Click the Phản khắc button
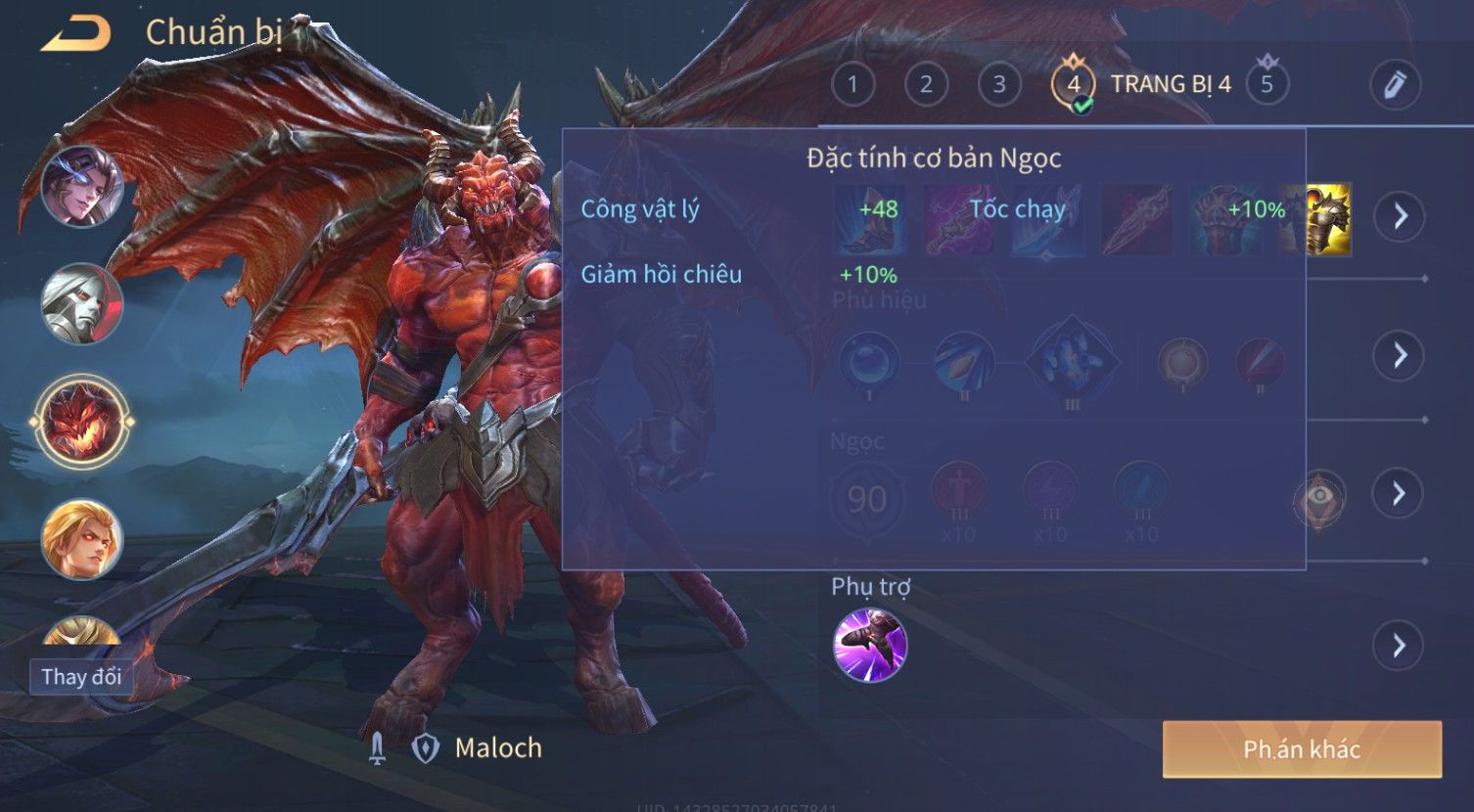This screenshot has height=812, width=1474. click(x=1302, y=749)
